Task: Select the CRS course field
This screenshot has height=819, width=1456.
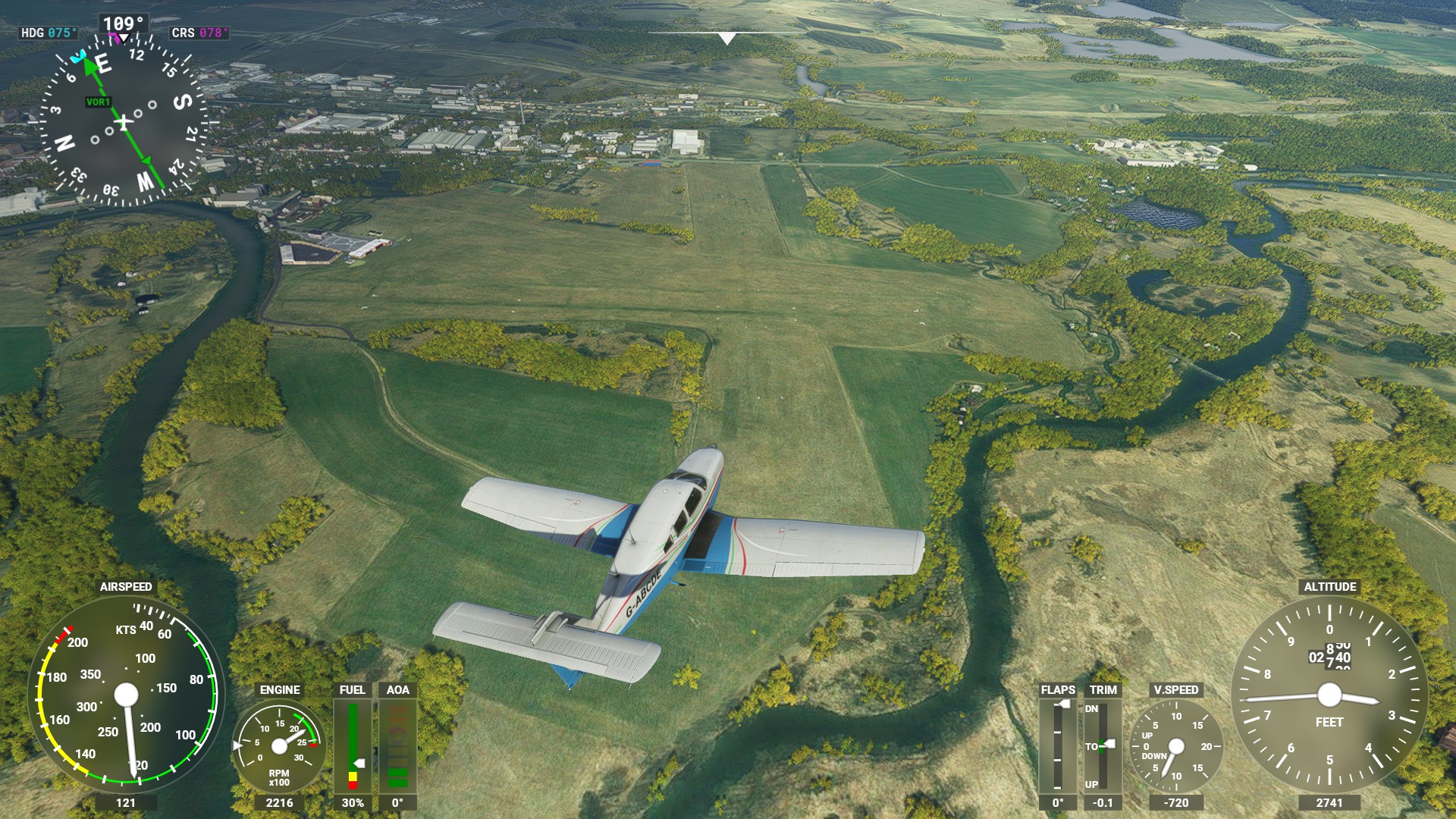Action: click(x=199, y=33)
